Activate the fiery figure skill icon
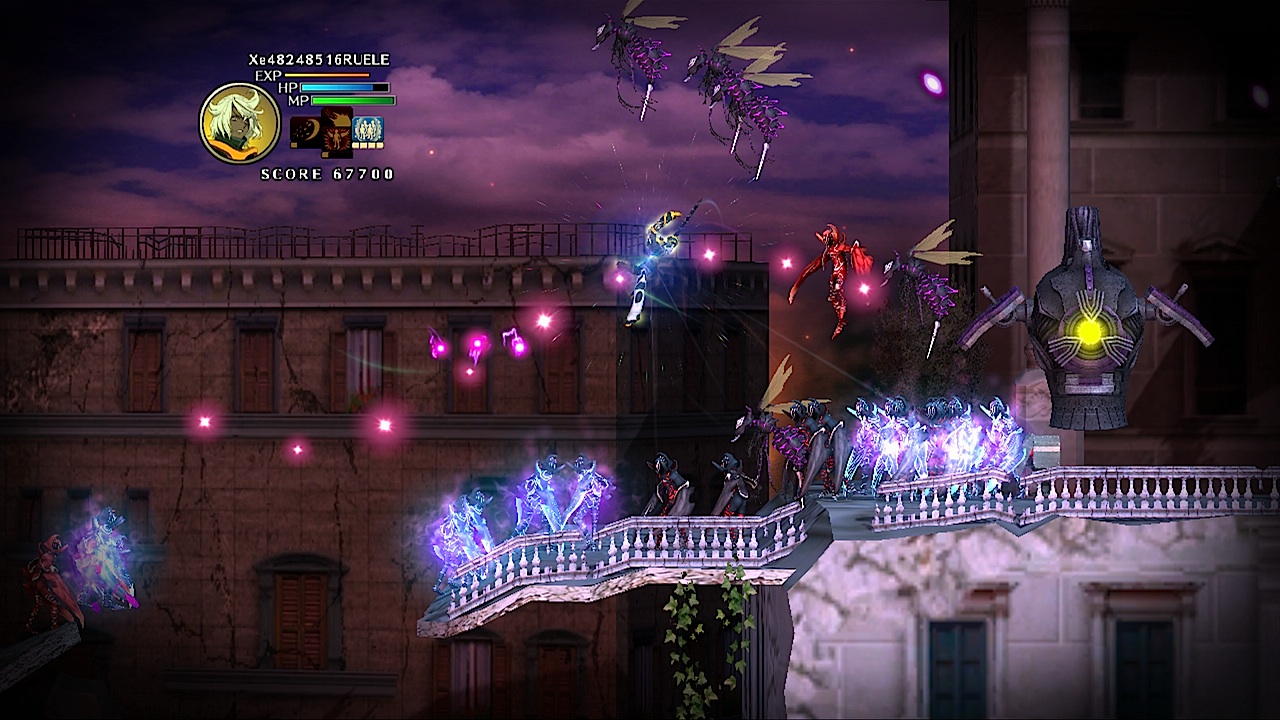This screenshot has width=1280, height=720. click(x=336, y=131)
